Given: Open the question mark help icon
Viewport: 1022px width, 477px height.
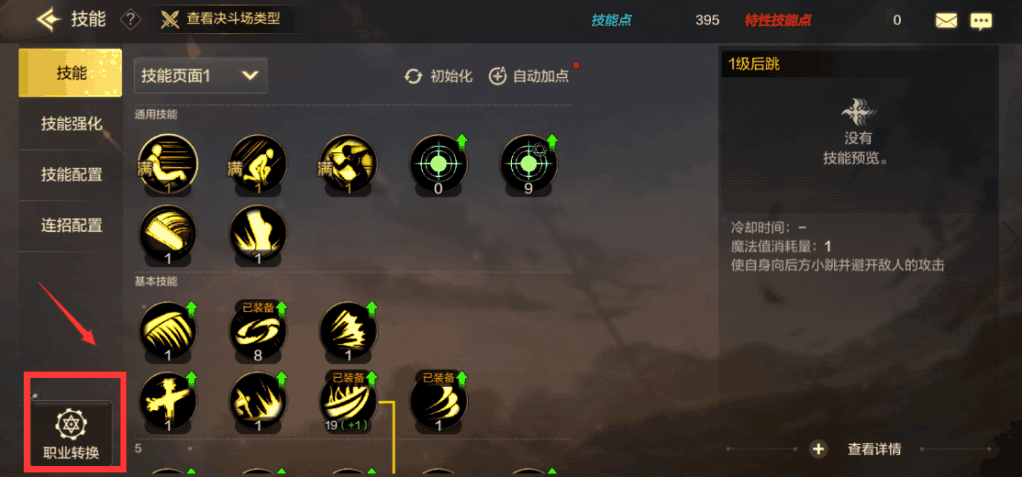Looking at the screenshot, I should (x=130, y=20).
